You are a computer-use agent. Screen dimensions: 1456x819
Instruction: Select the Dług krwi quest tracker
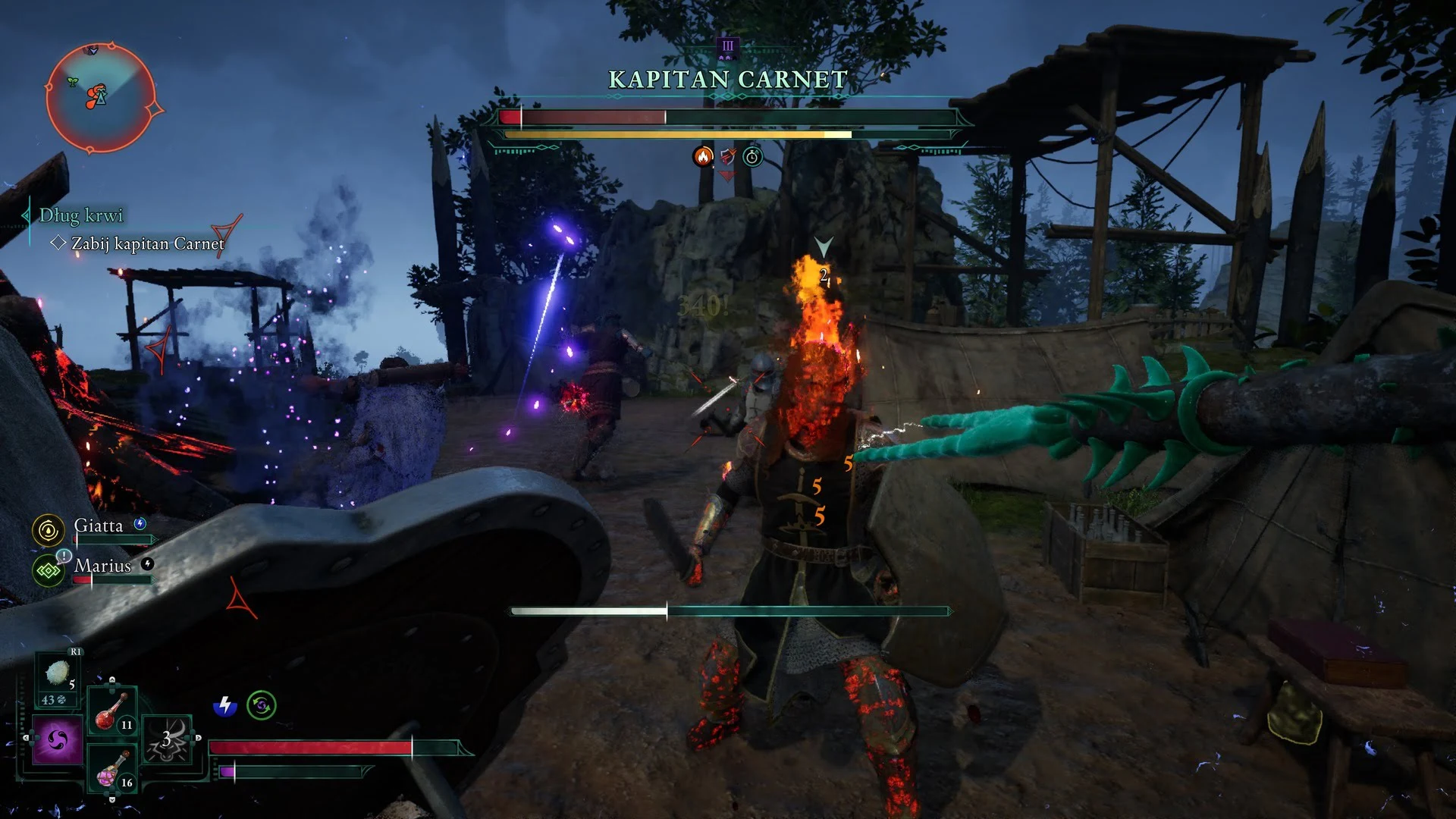point(80,216)
